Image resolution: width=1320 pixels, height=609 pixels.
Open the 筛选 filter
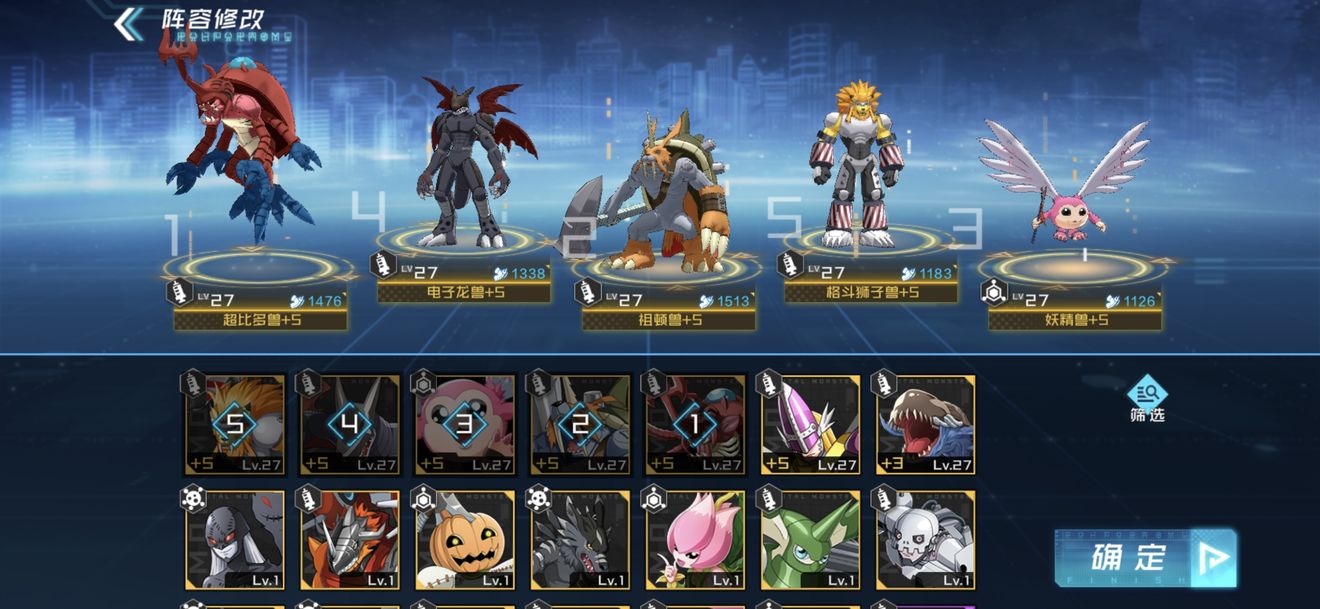coord(1148,398)
